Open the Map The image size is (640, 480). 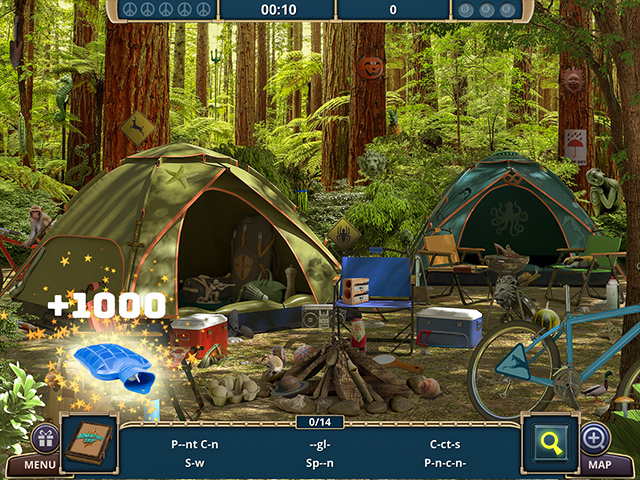click(597, 464)
